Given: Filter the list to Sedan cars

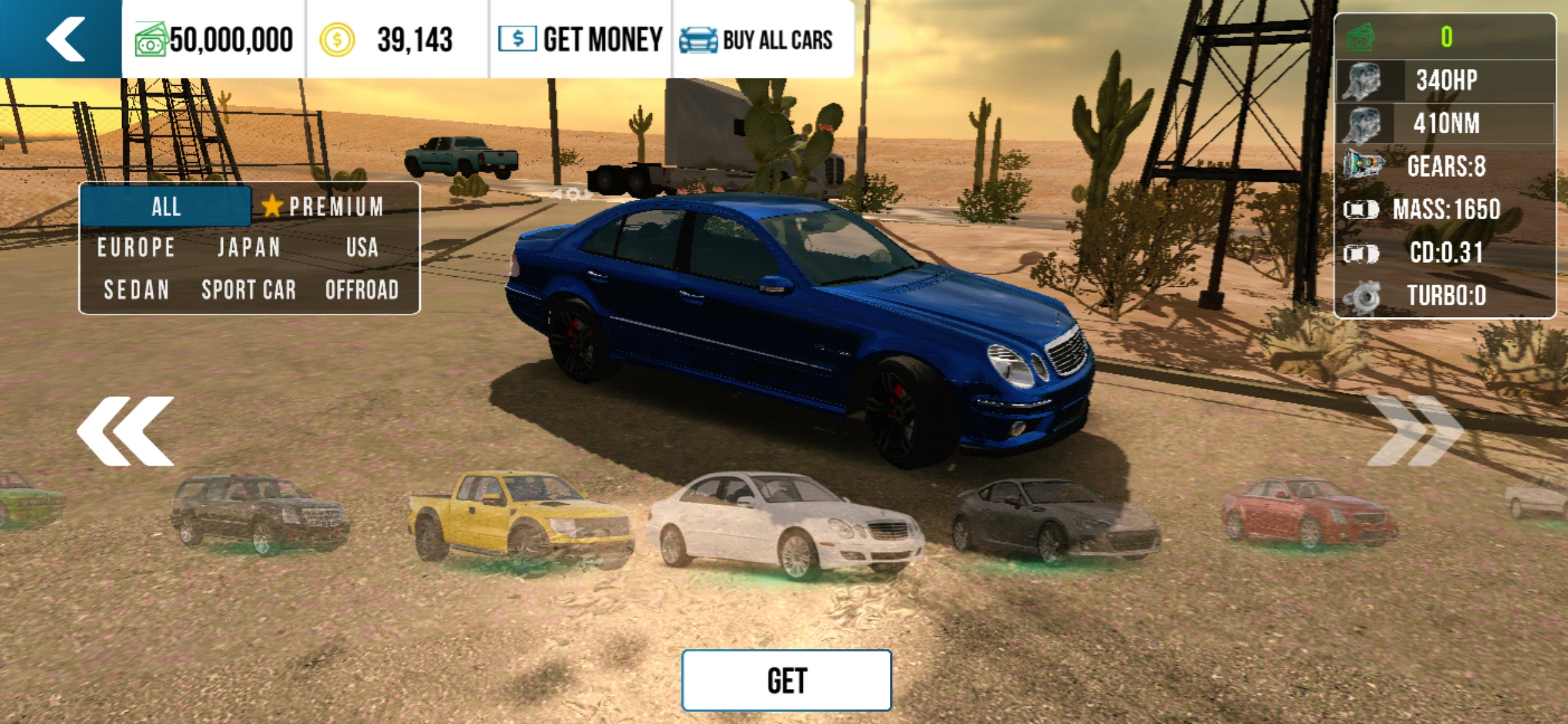Looking at the screenshot, I should (136, 290).
